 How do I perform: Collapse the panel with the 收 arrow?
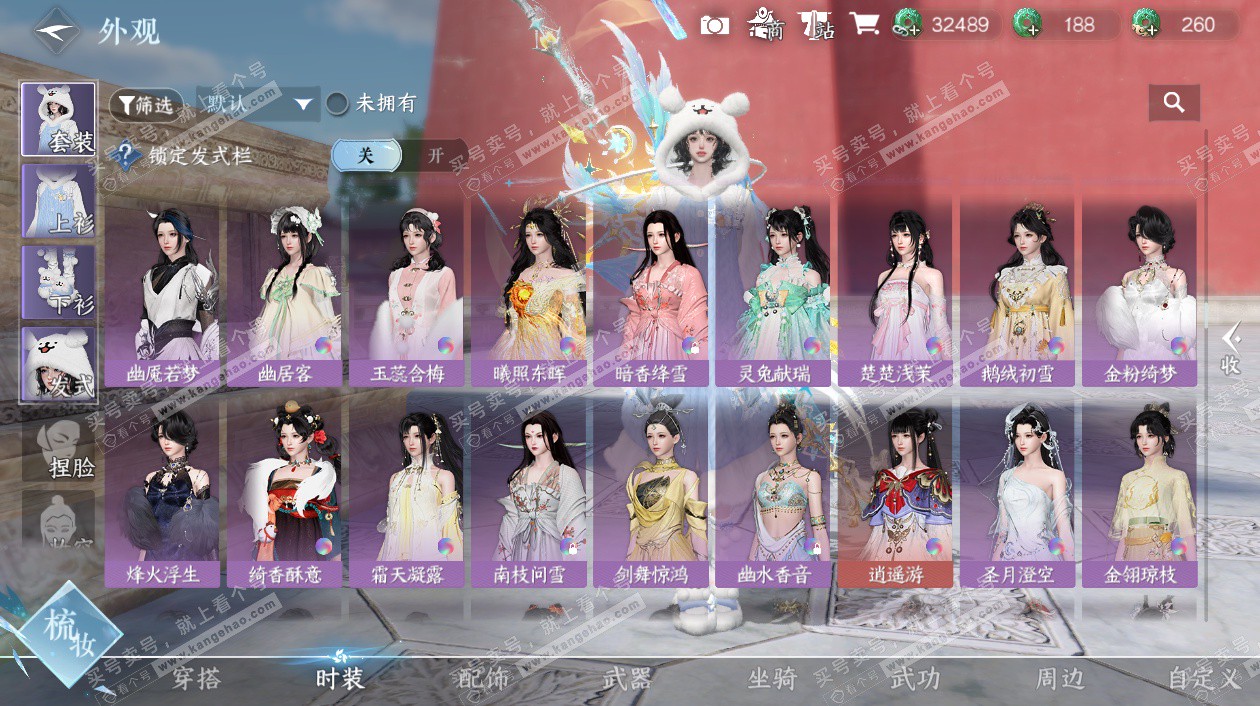pos(1231,350)
